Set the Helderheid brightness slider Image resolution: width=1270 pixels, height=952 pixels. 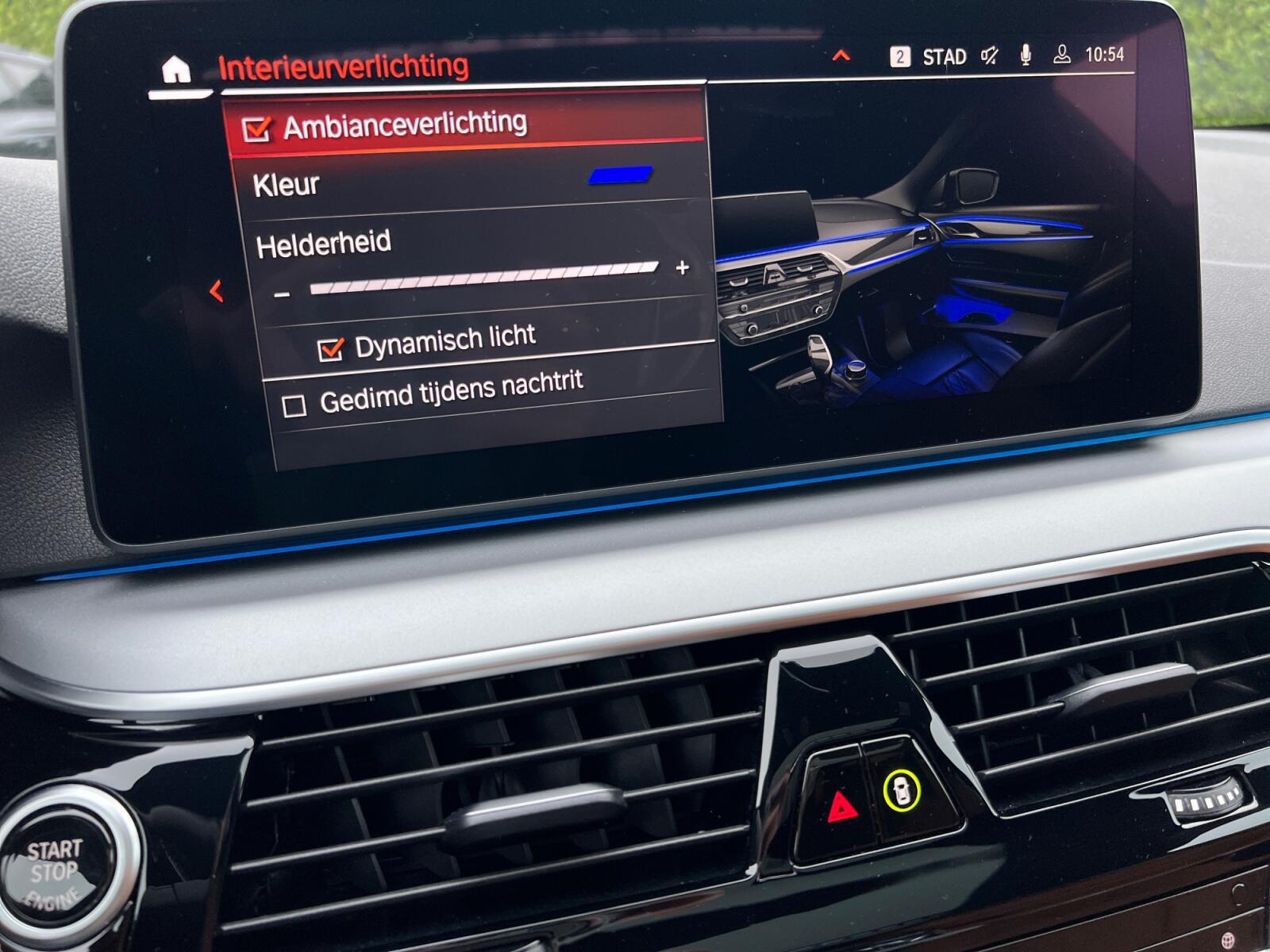click(x=483, y=278)
